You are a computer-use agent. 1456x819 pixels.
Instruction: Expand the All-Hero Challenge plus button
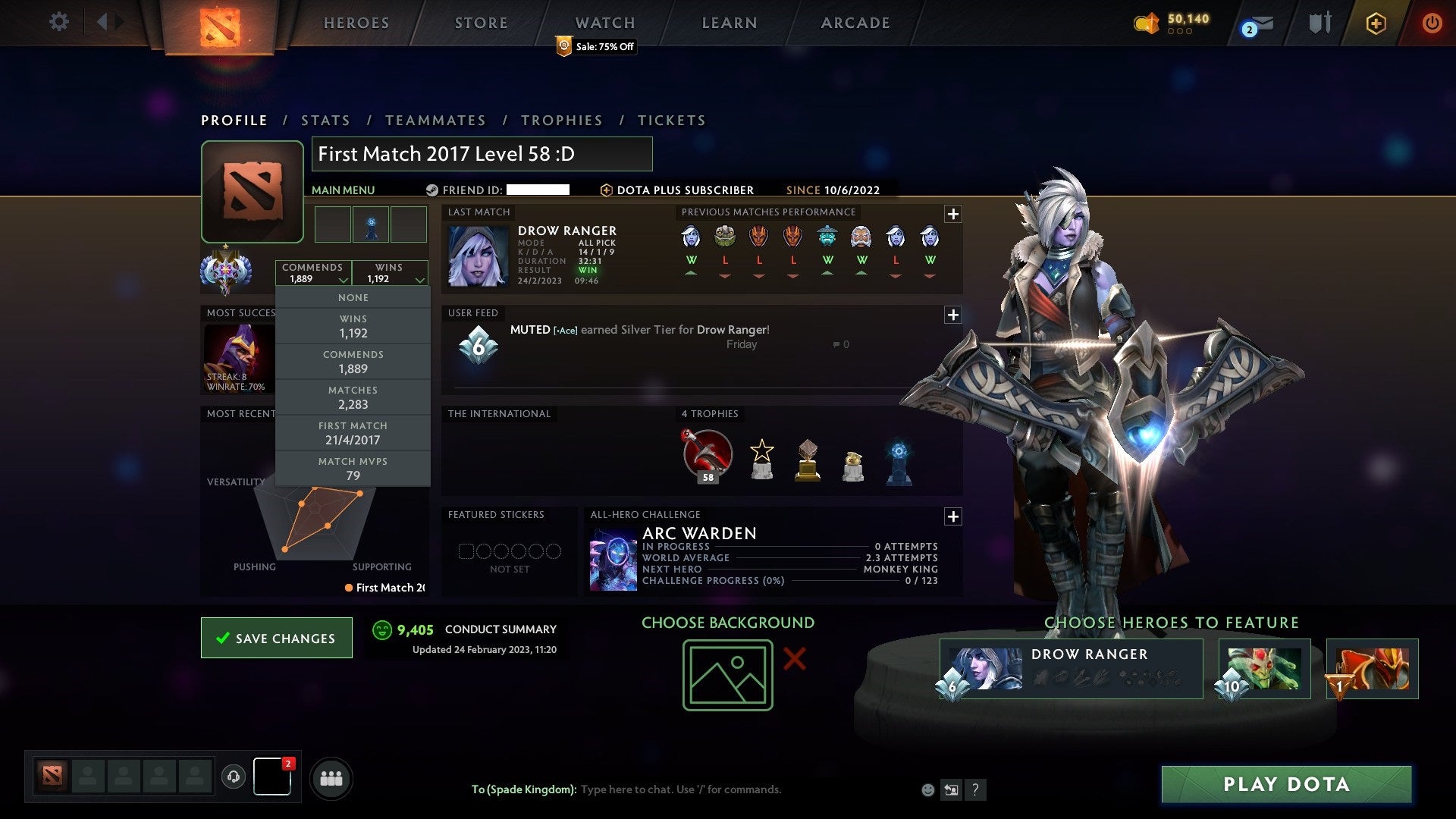pos(953,516)
